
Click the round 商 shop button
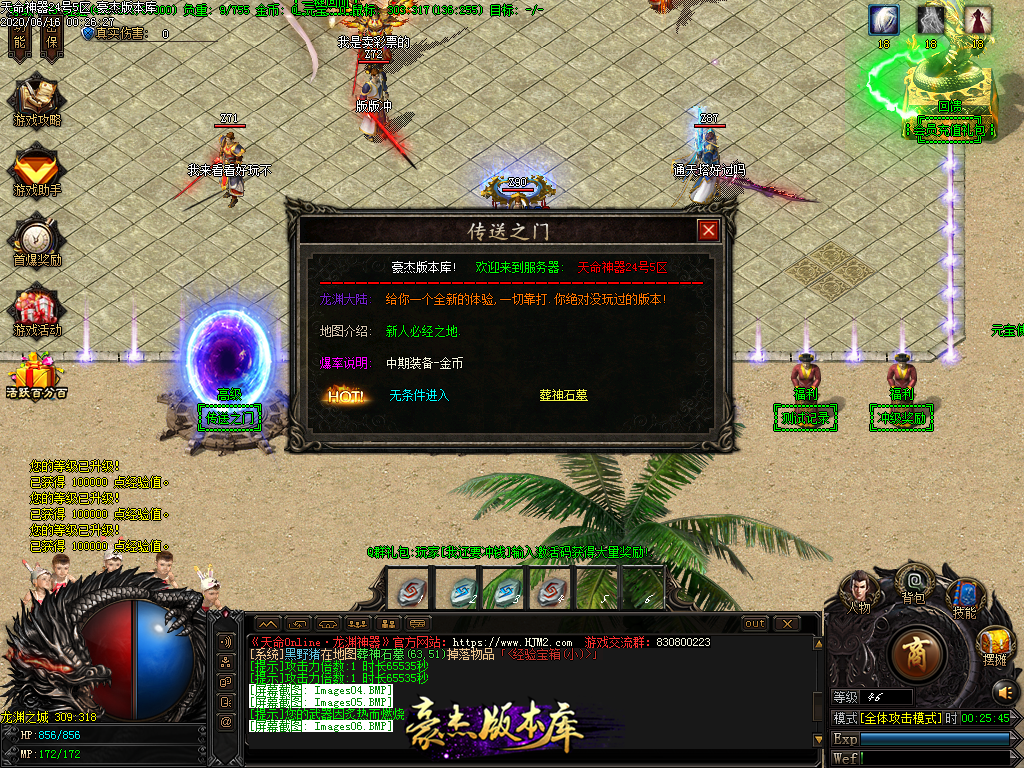click(912, 652)
